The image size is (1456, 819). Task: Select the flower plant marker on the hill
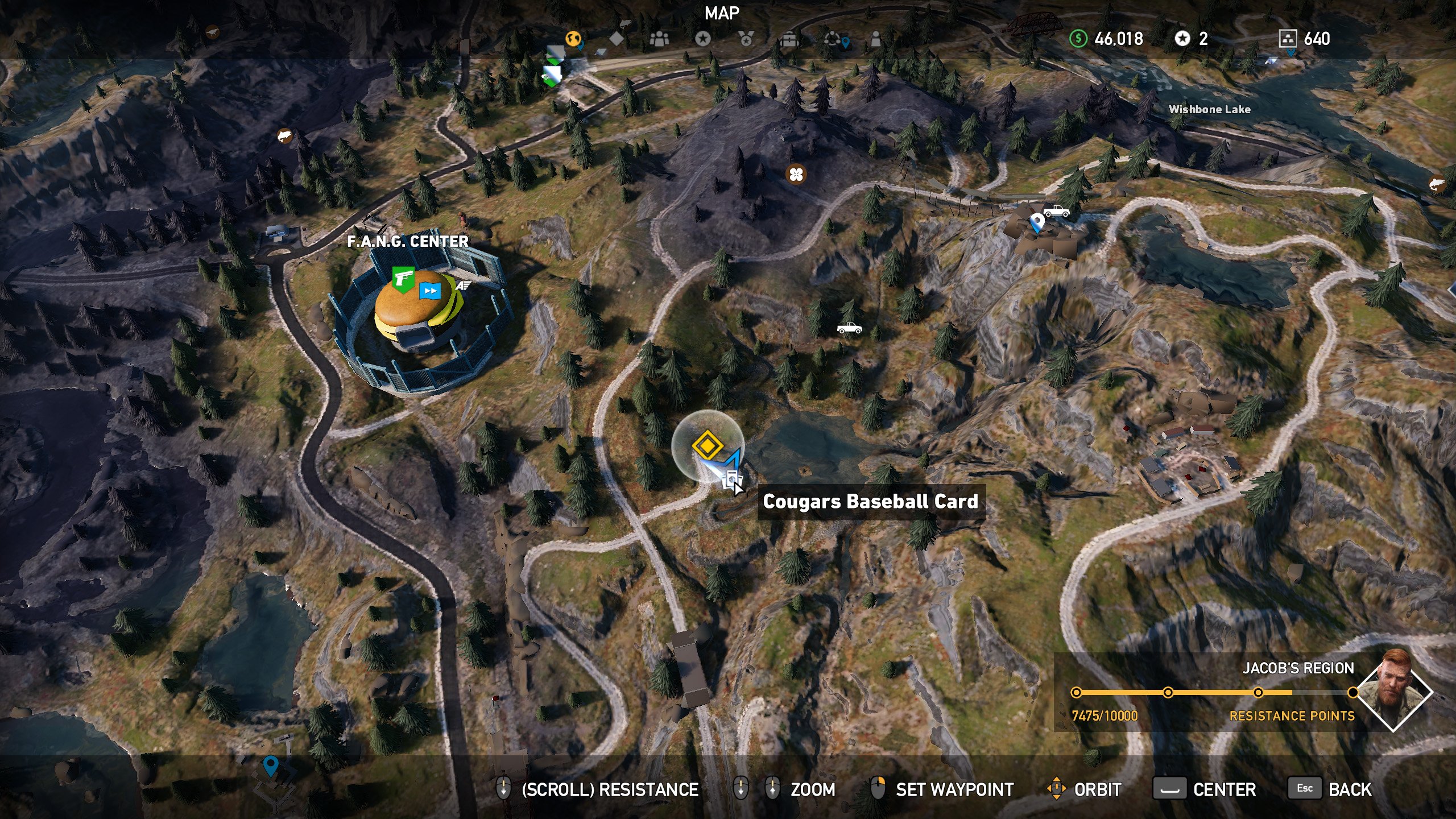pos(796,174)
